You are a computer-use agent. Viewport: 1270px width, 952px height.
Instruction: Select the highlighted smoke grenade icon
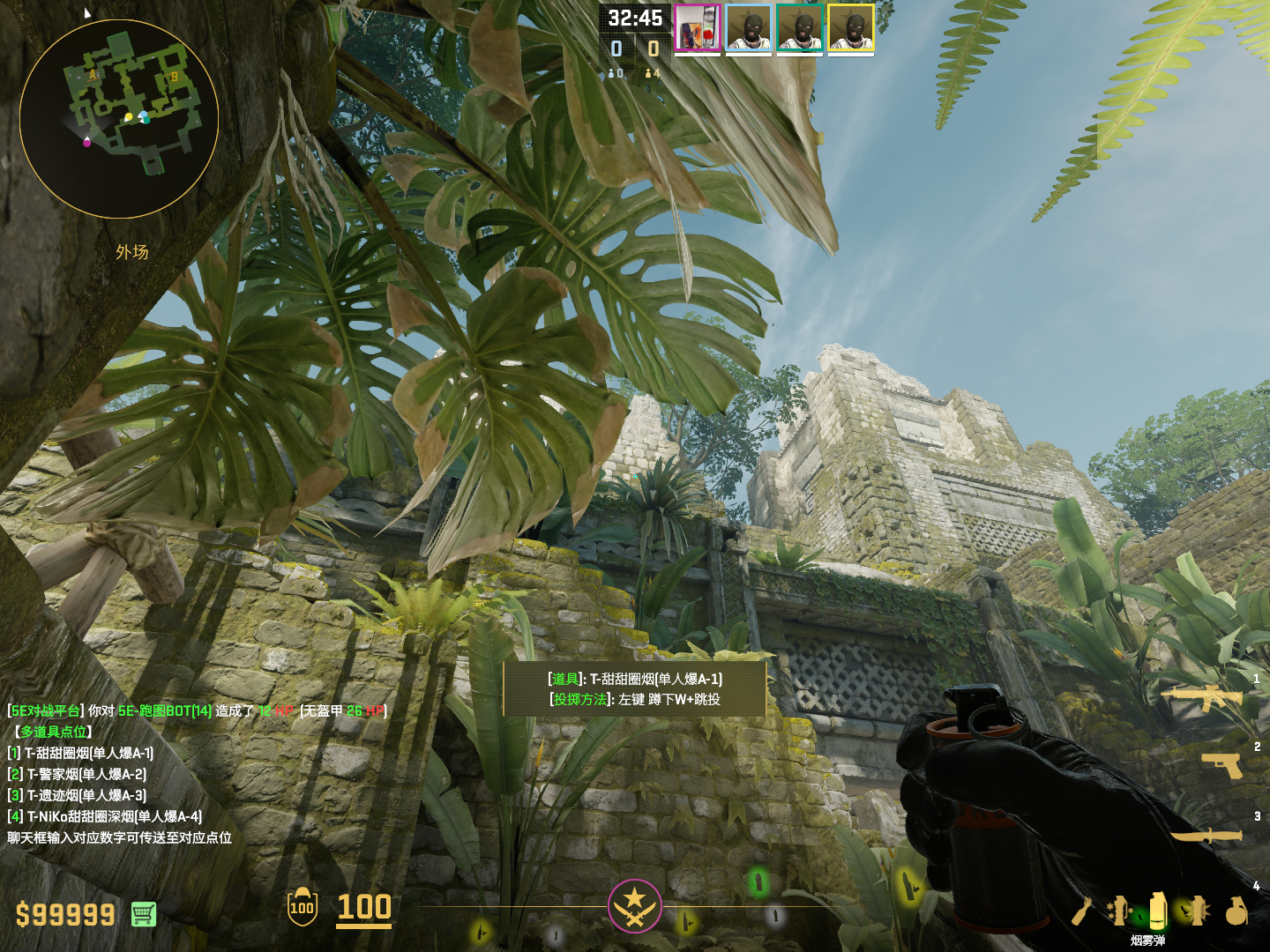(1157, 911)
